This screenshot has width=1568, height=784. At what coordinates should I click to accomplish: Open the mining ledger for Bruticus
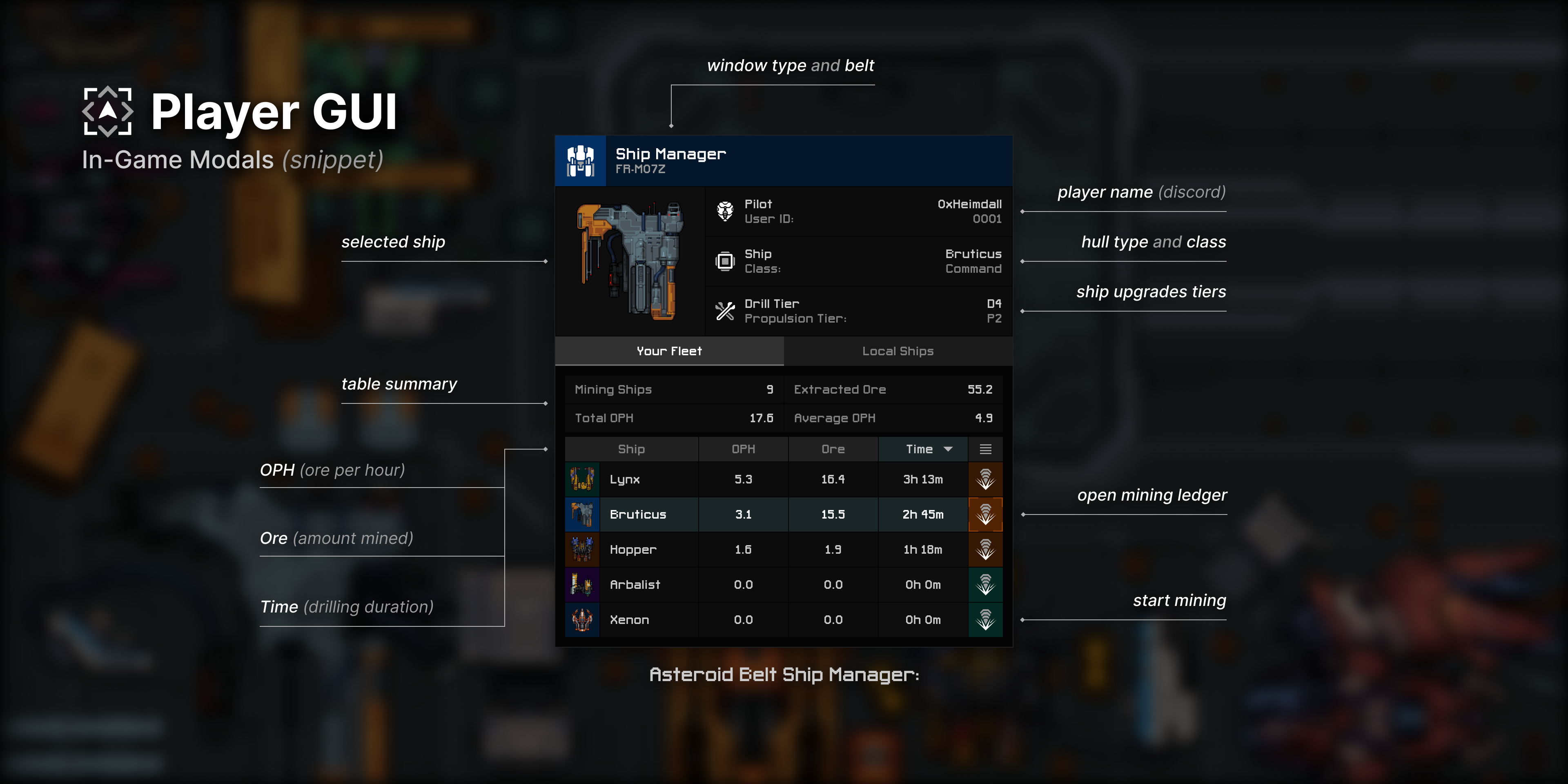[985, 515]
